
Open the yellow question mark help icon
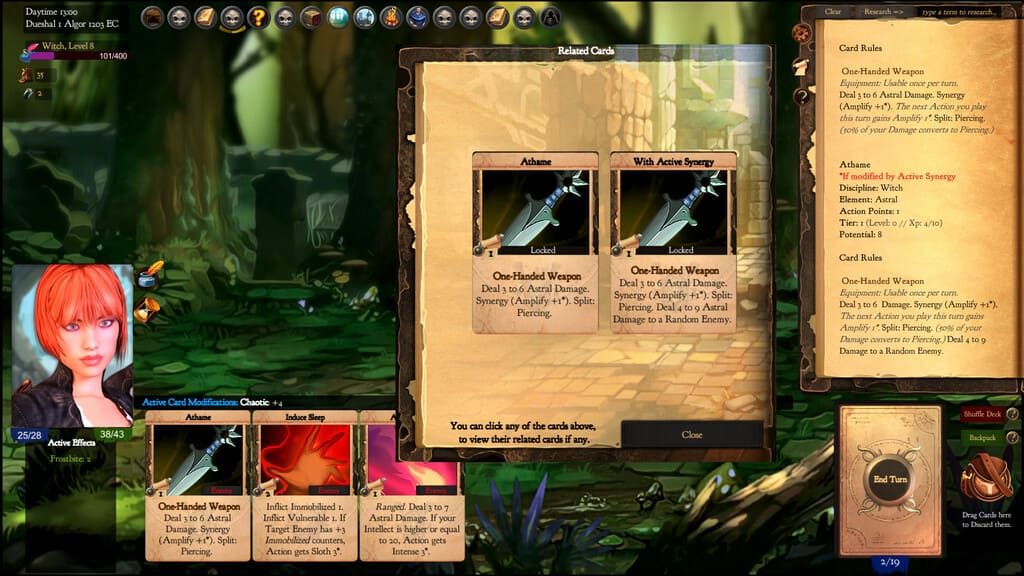pos(258,17)
